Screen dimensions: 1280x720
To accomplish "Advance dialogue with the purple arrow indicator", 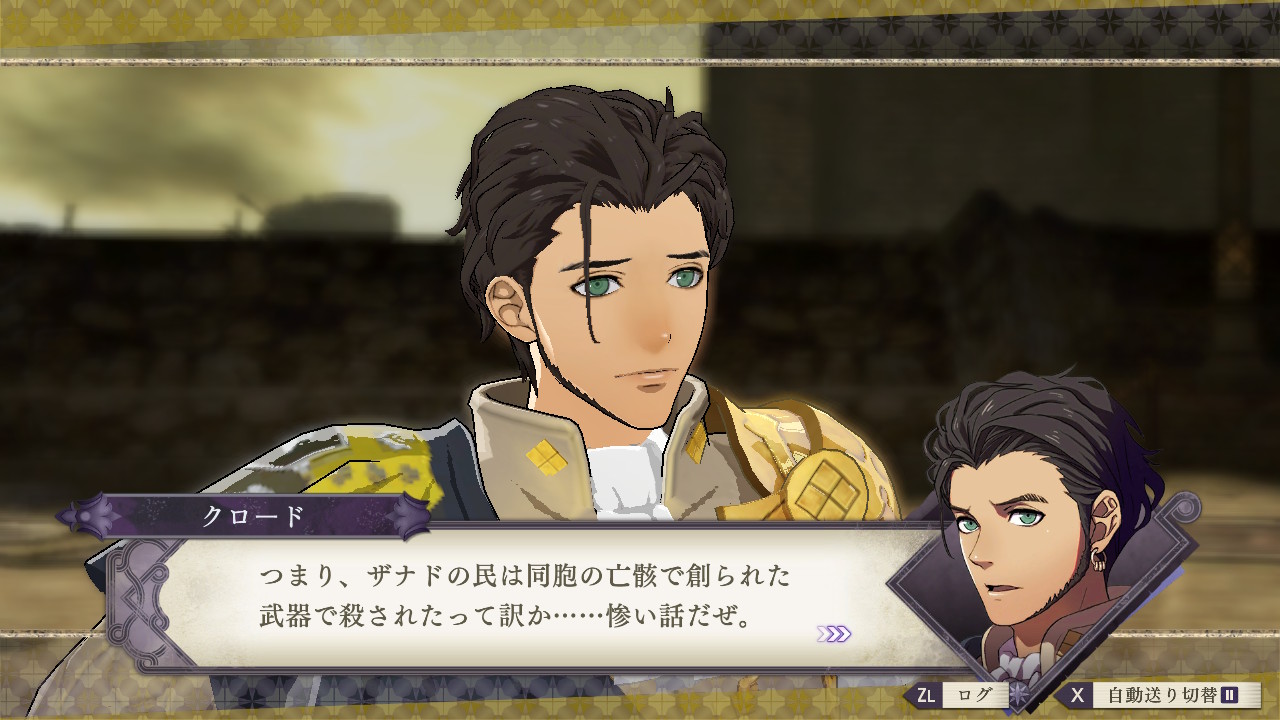I will pos(834,633).
